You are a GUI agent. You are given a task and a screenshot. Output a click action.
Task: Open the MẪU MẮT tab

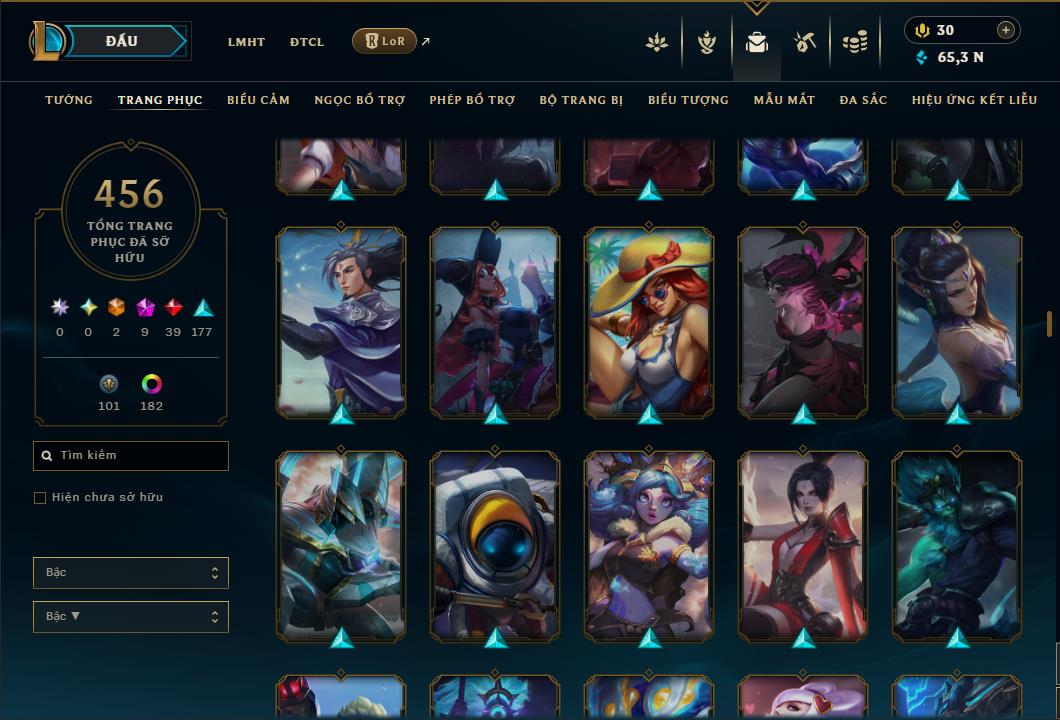point(784,100)
